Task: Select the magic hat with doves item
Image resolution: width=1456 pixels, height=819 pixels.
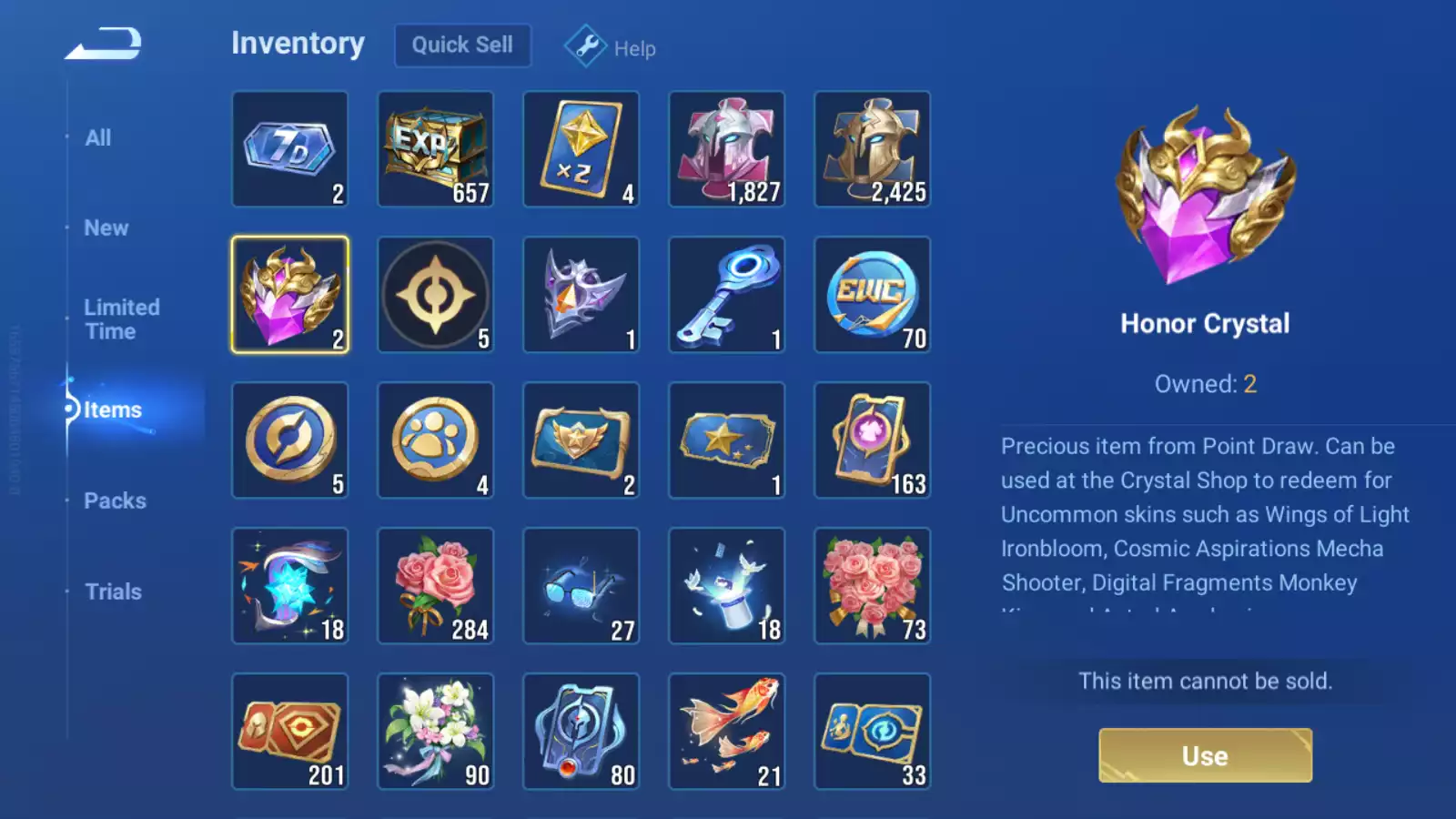Action: click(727, 586)
